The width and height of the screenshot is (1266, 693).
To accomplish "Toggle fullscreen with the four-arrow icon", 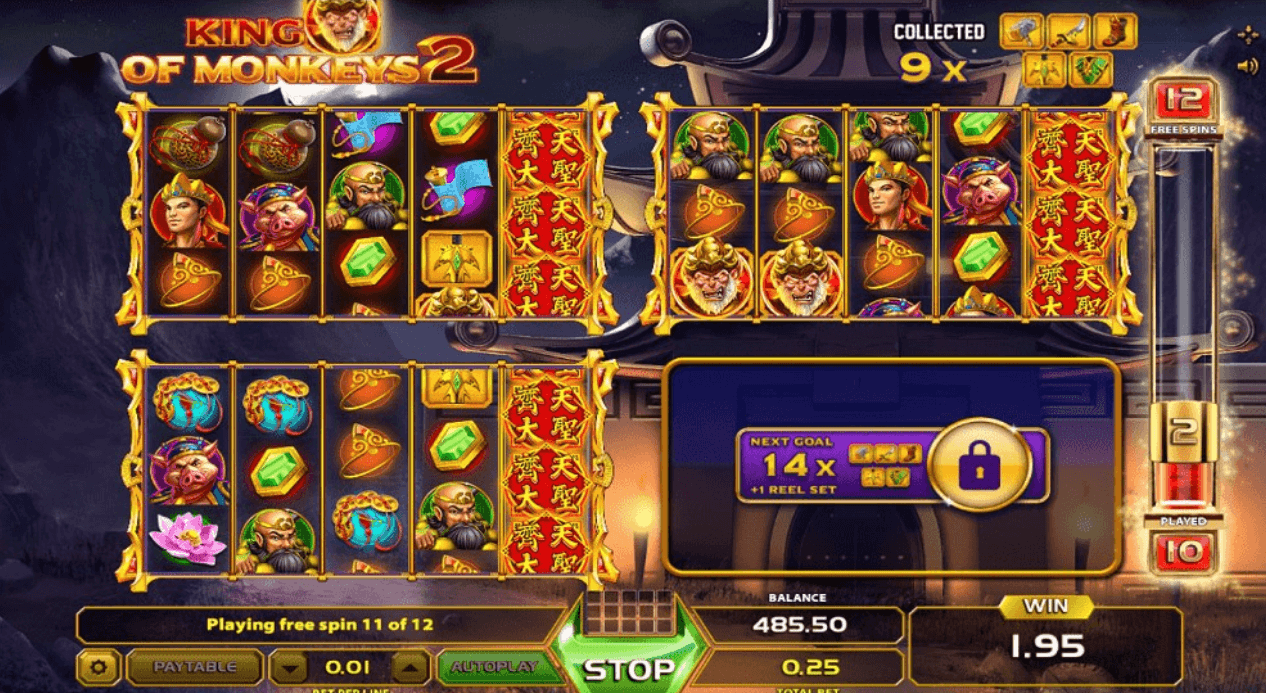I will (1247, 36).
